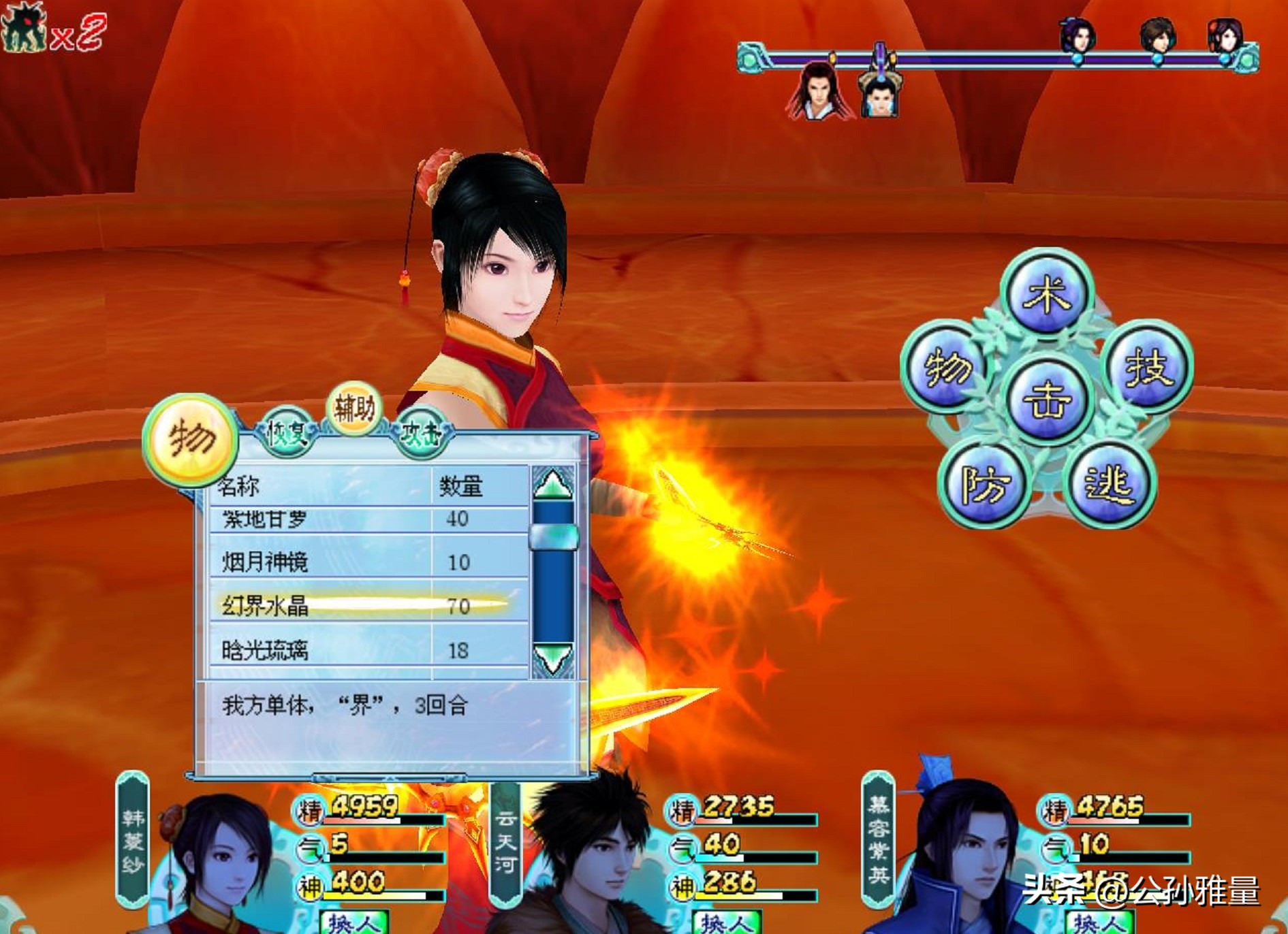This screenshot has width=1288, height=934.
Task: Click the item list scroll-down arrow
Action: click(552, 659)
